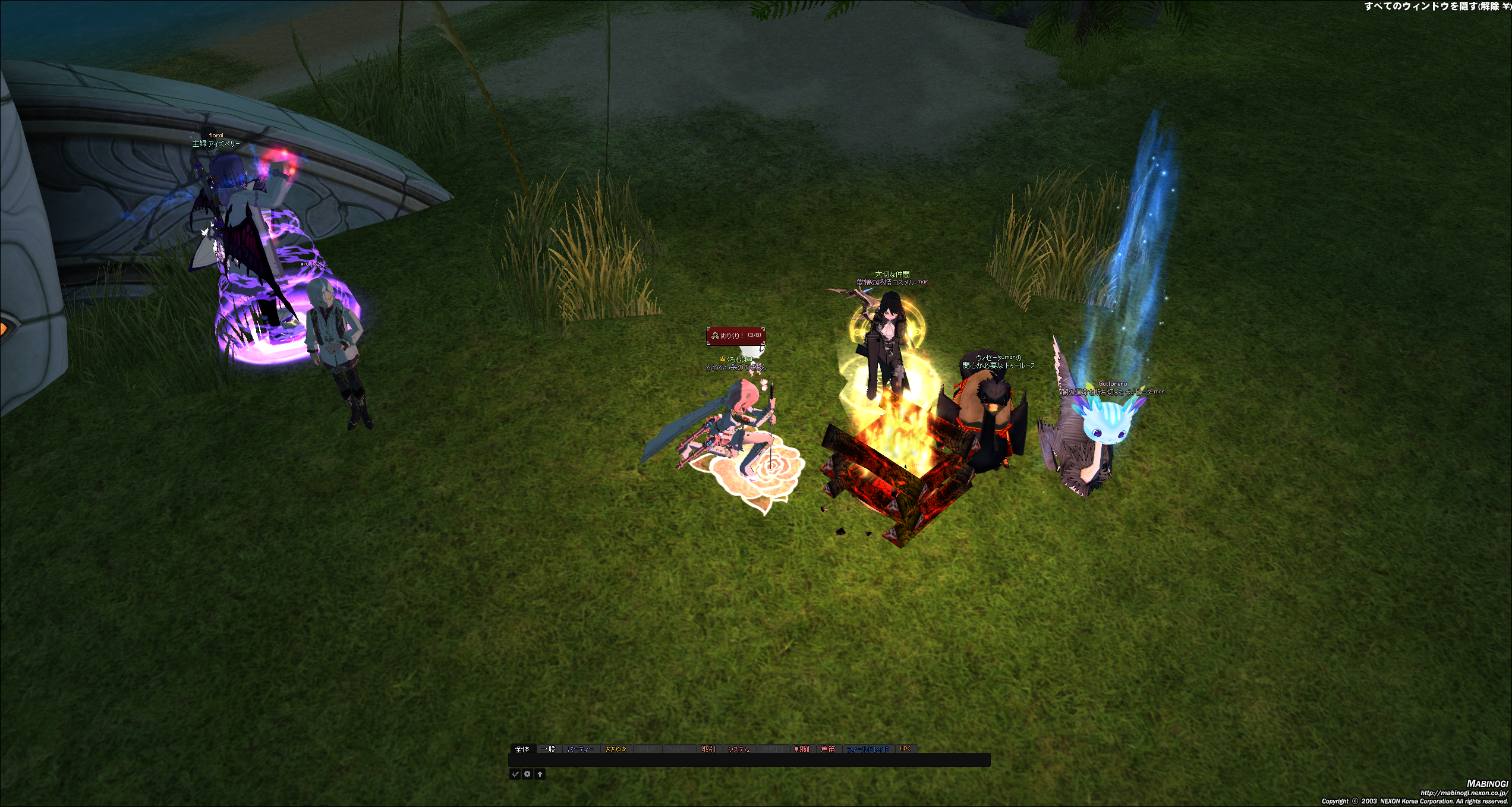Viewport: 1512px width, 807px height.
Task: Show the 戦闘 combat log tab
Action: pos(802,749)
